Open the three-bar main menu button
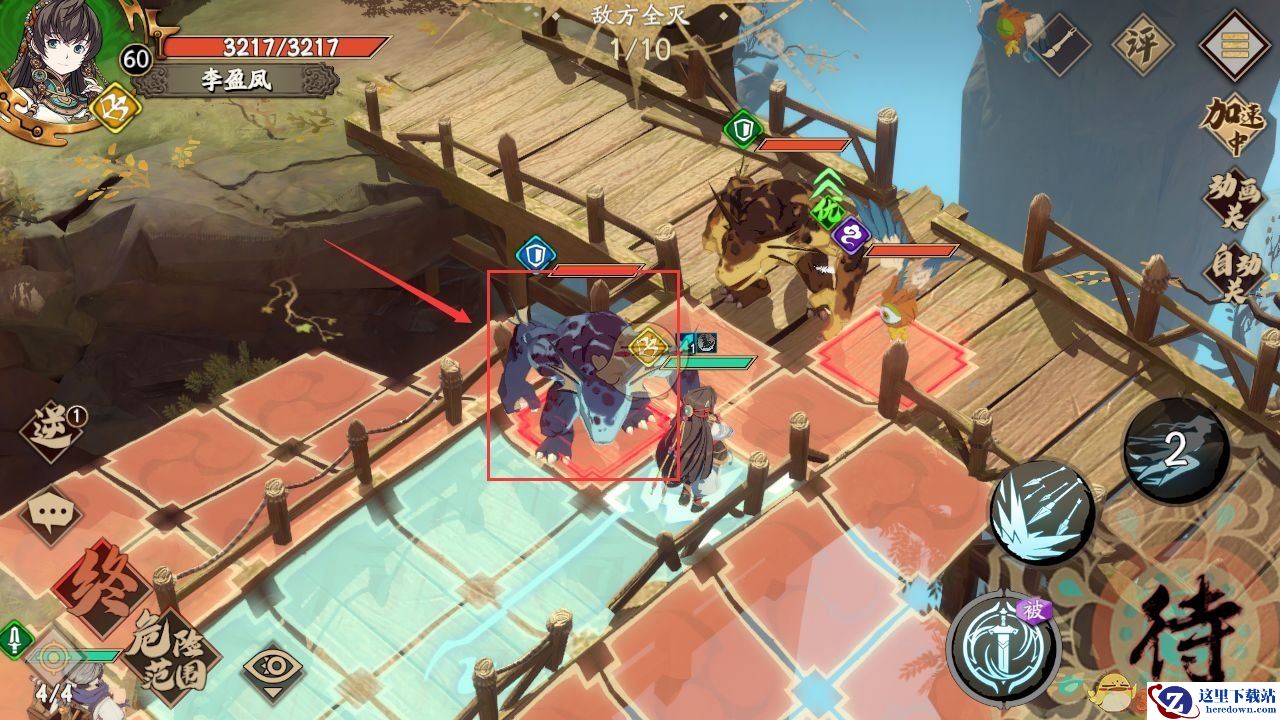This screenshot has width=1280, height=720. click(x=1232, y=44)
